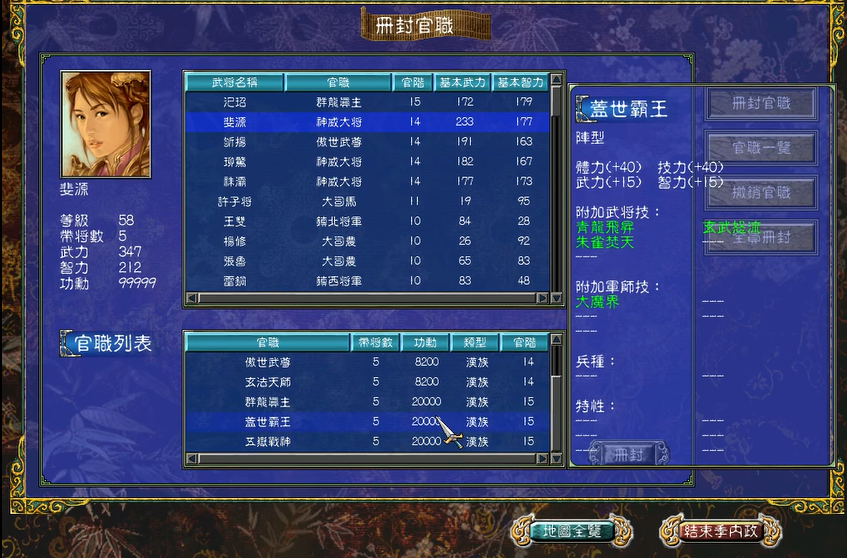
Task: Select the 冊封官職 button in the side panel
Action: tap(761, 103)
